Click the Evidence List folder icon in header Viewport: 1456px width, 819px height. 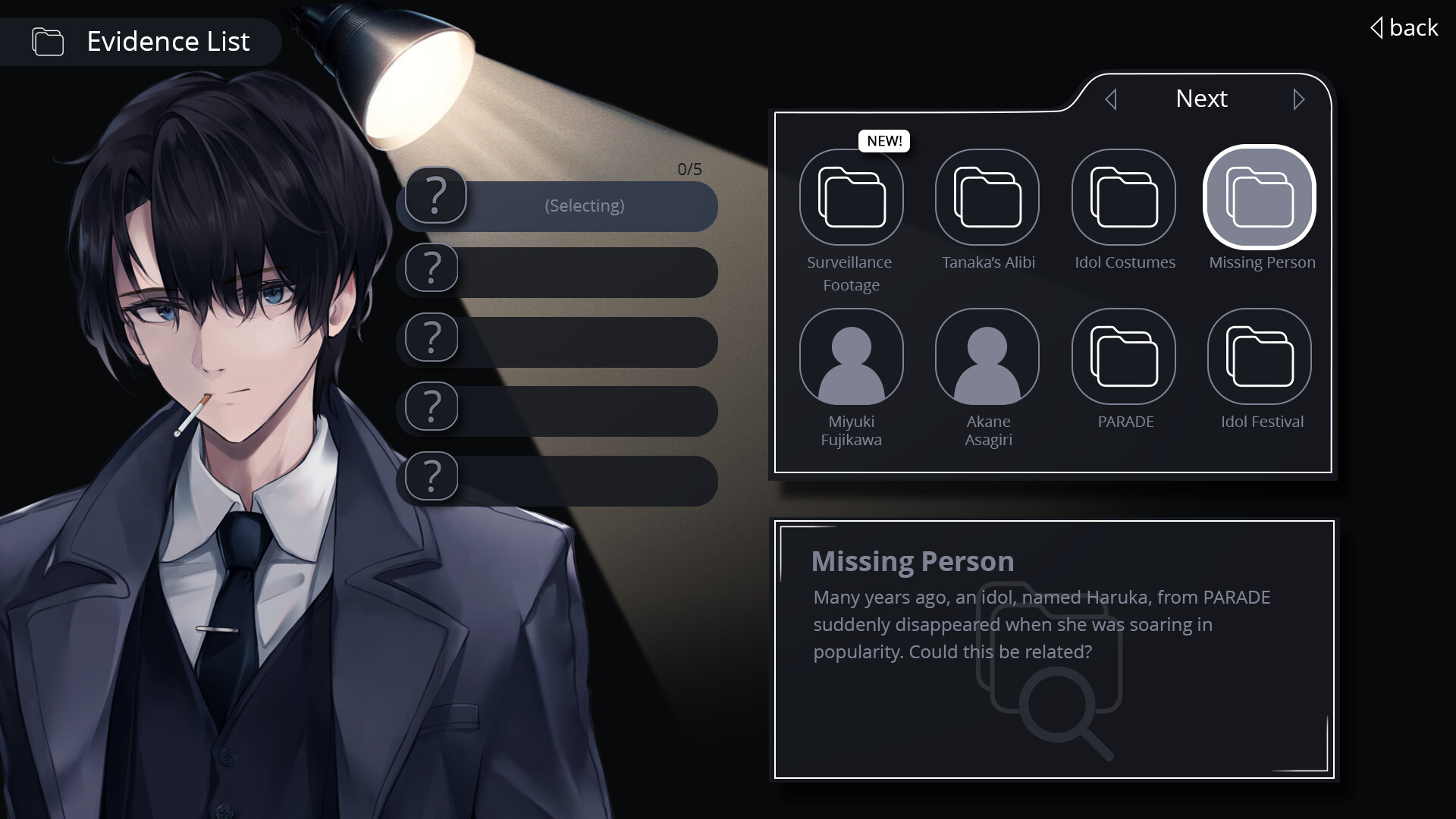point(47,42)
